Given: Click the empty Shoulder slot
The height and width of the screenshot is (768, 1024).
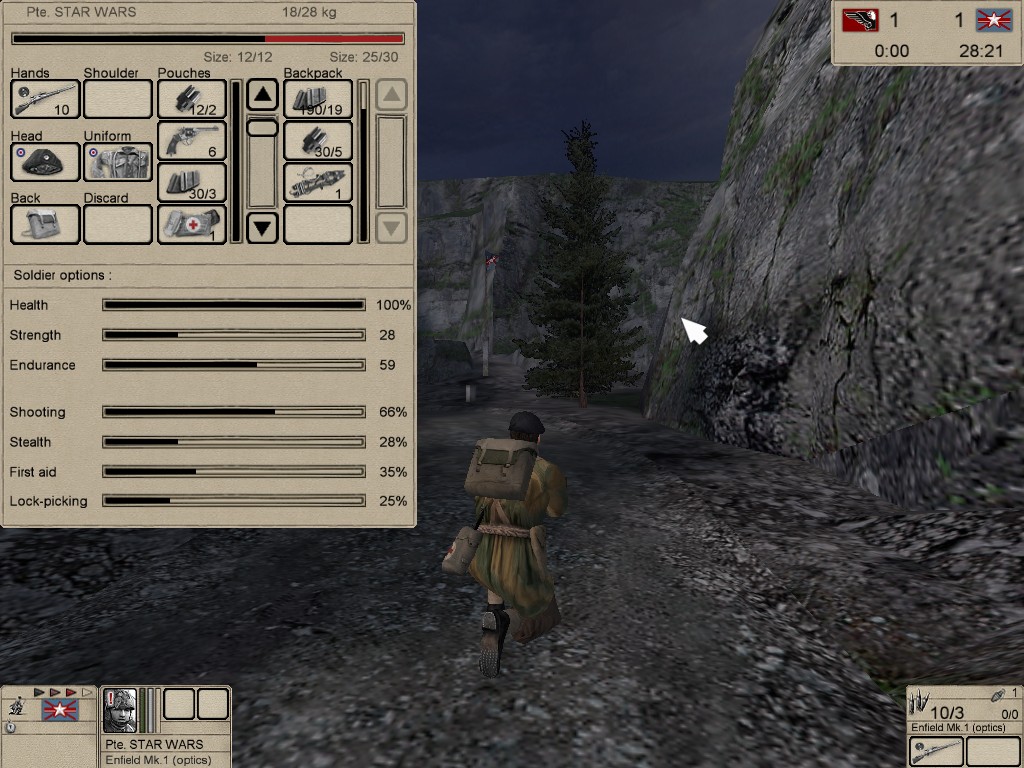Looking at the screenshot, I should click(118, 99).
